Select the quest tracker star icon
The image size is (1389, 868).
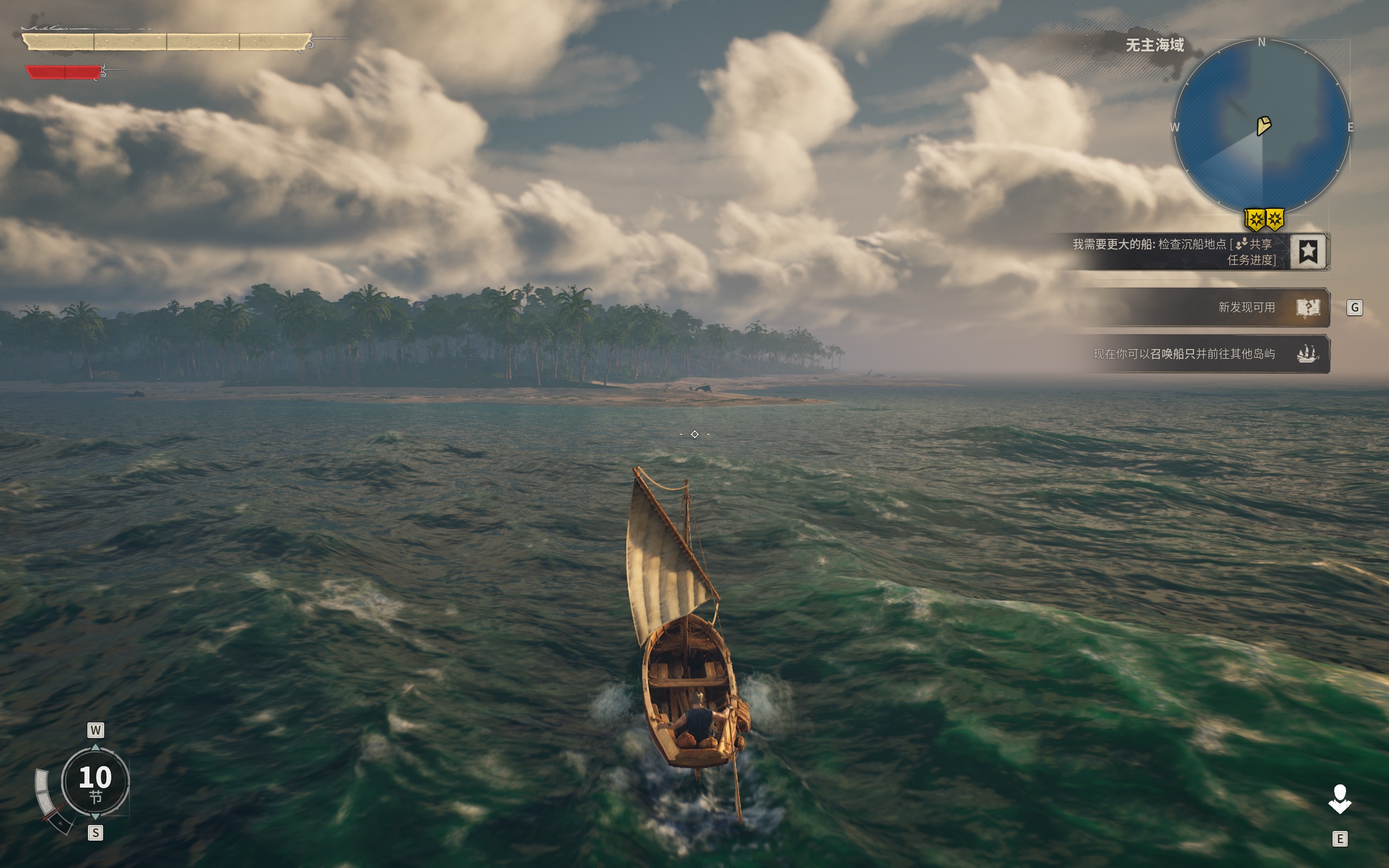point(1308,251)
